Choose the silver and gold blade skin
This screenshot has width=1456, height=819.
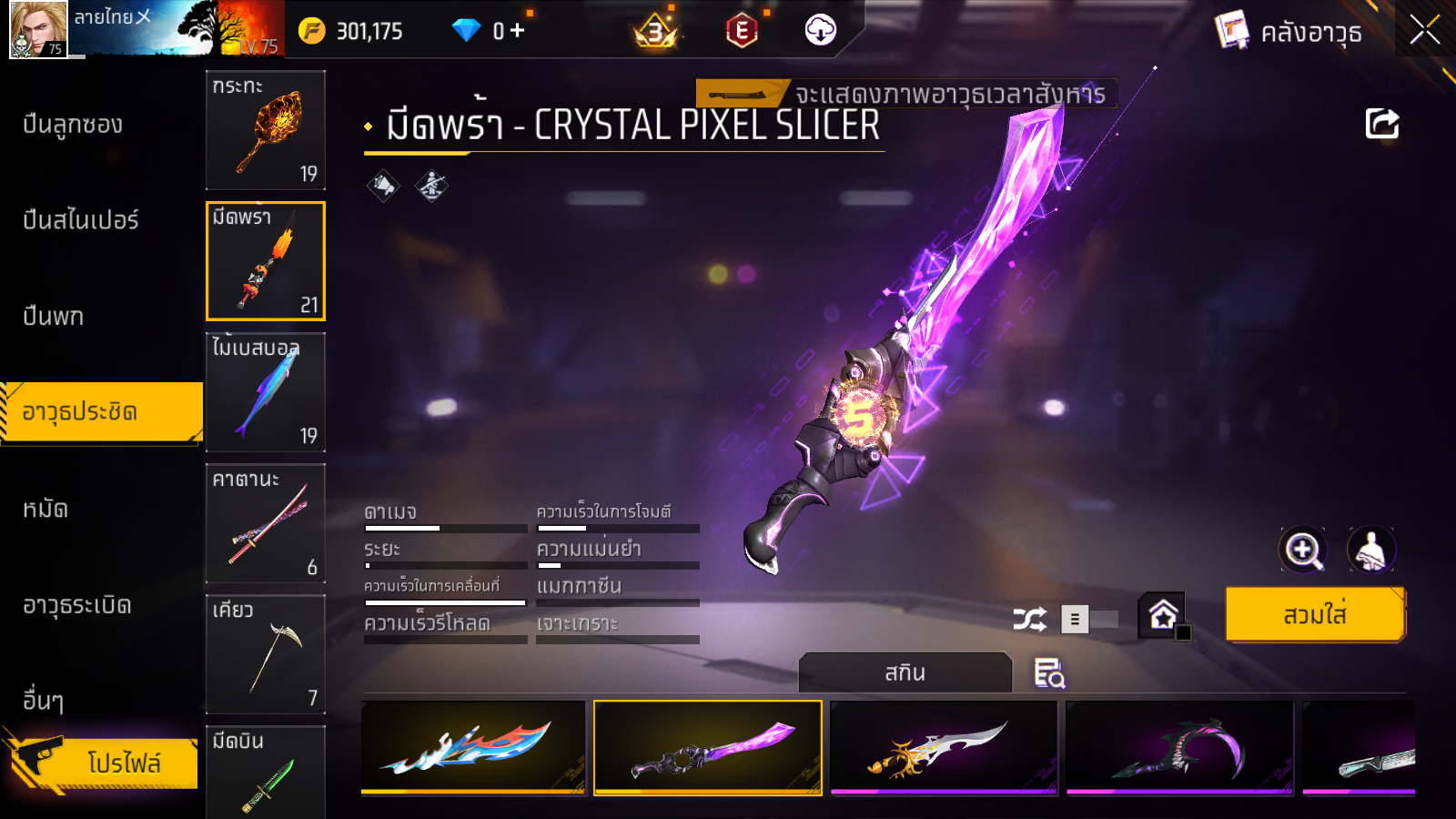click(x=944, y=747)
